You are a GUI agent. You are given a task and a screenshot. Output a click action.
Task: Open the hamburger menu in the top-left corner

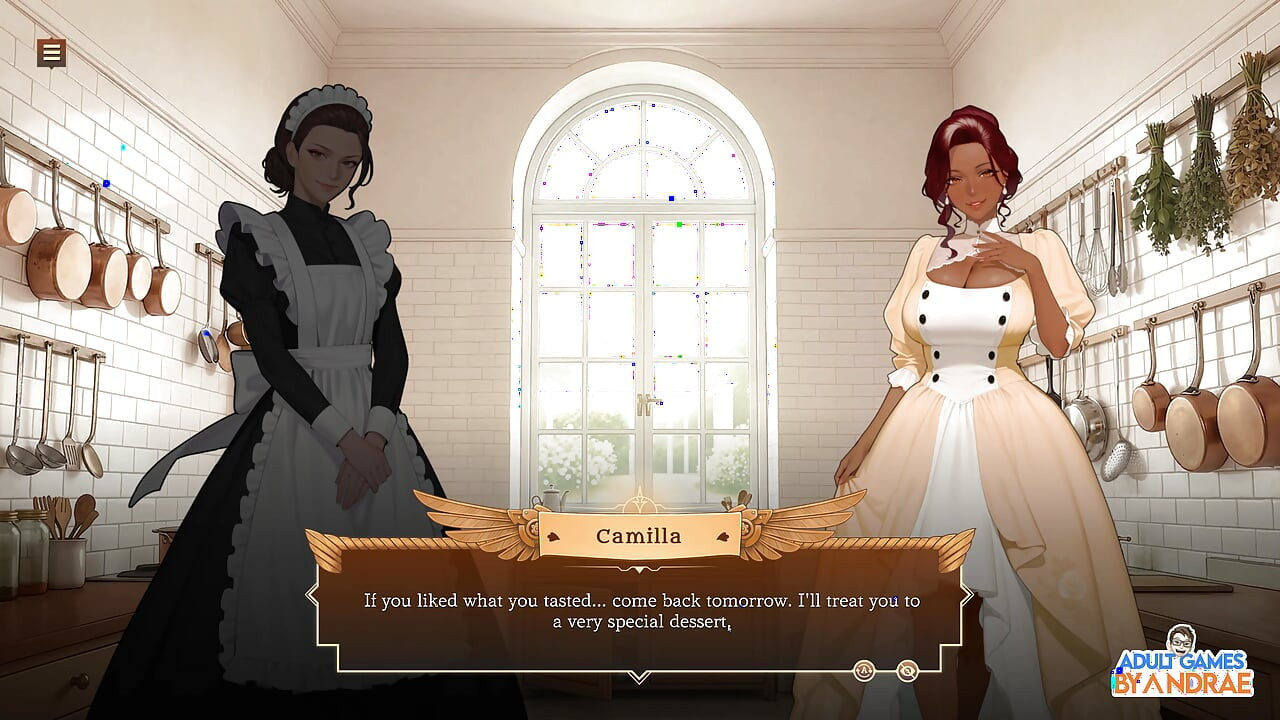[x=52, y=52]
